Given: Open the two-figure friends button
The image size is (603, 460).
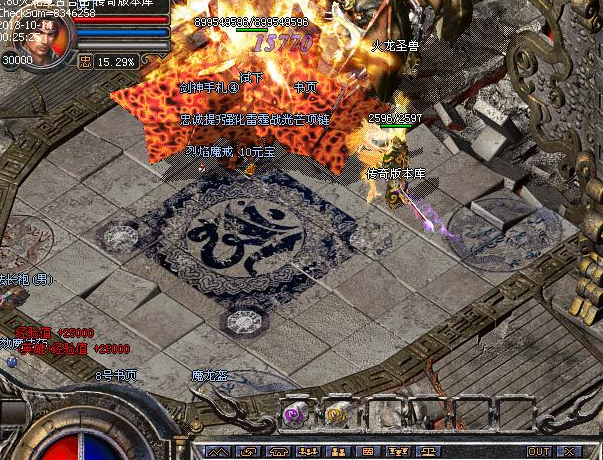Looking at the screenshot, I should coord(337,452).
